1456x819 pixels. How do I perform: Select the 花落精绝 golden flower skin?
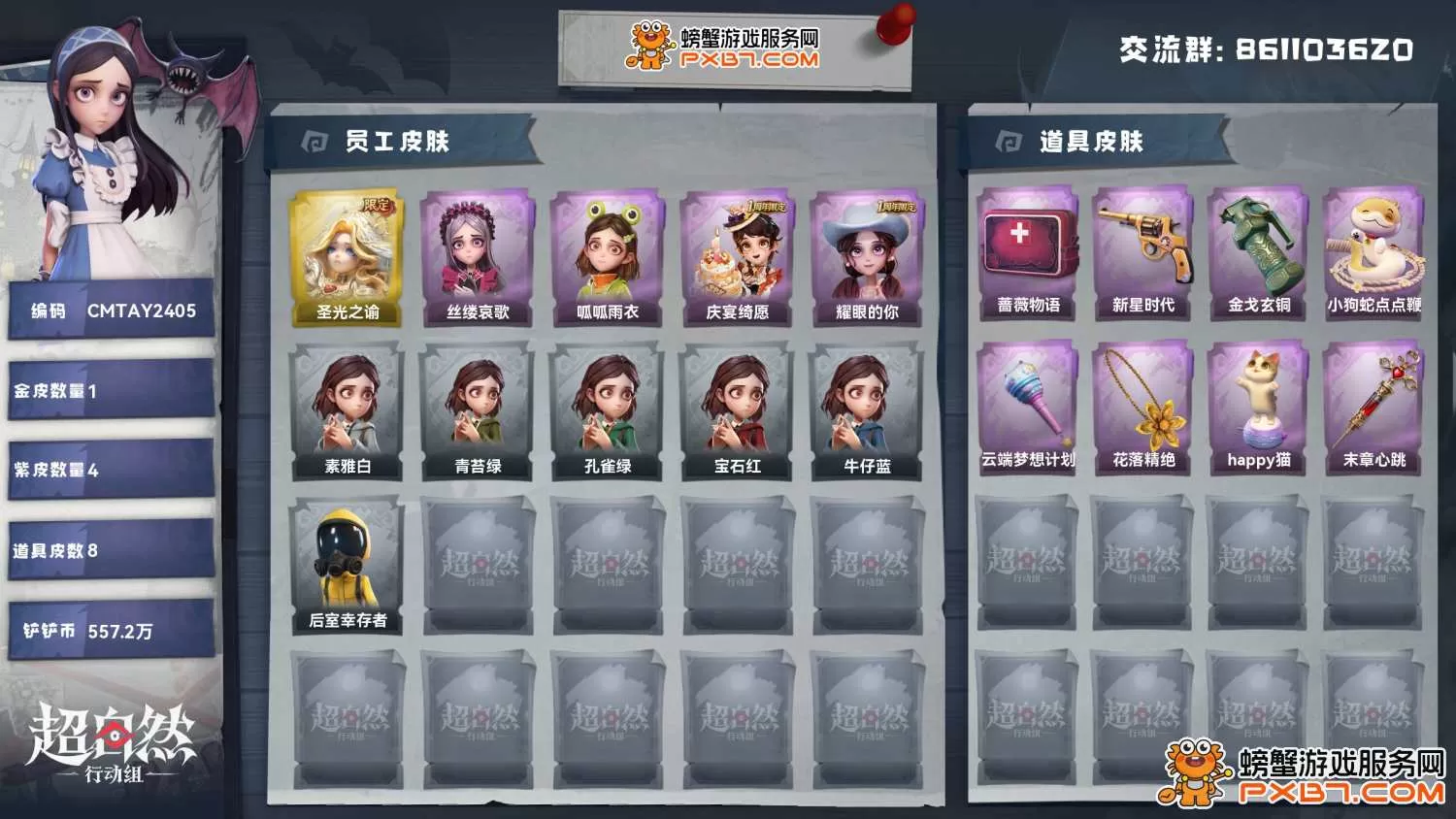[x=1142, y=408]
